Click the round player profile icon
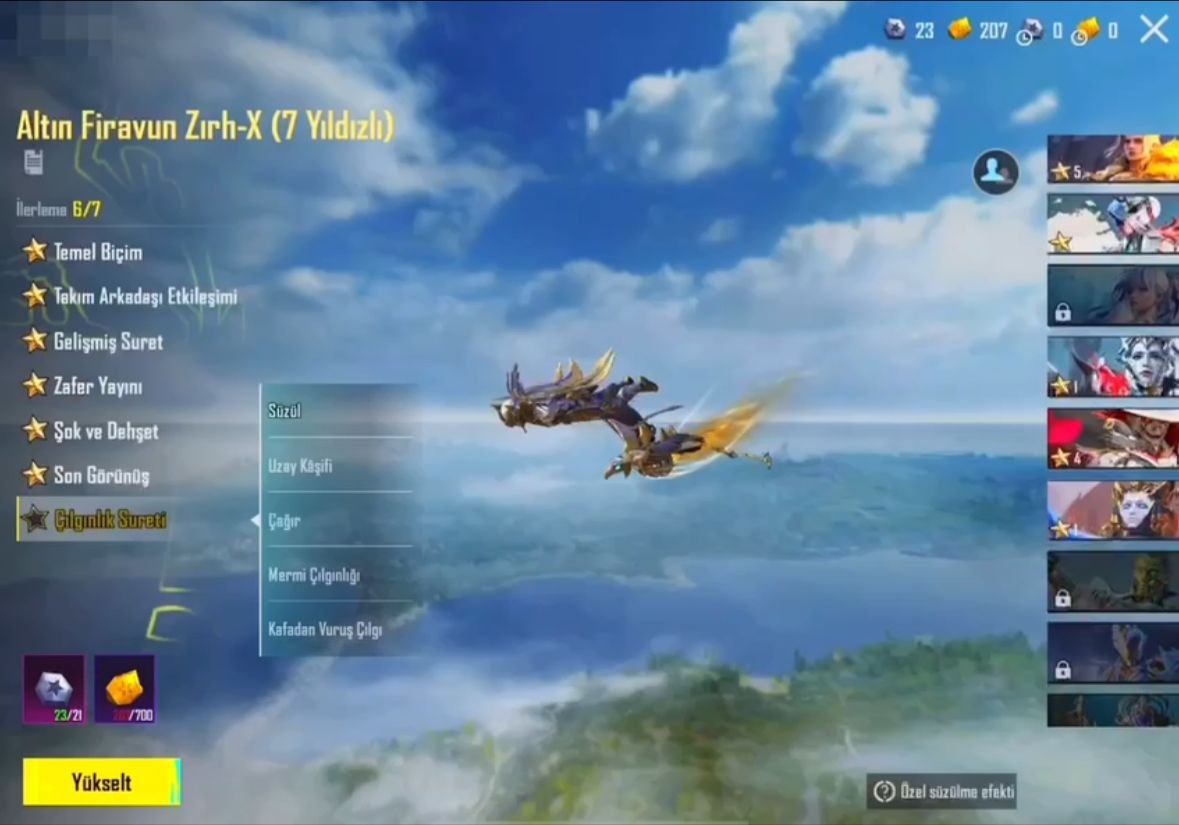Viewport: 1179px width, 825px height. coord(995,172)
